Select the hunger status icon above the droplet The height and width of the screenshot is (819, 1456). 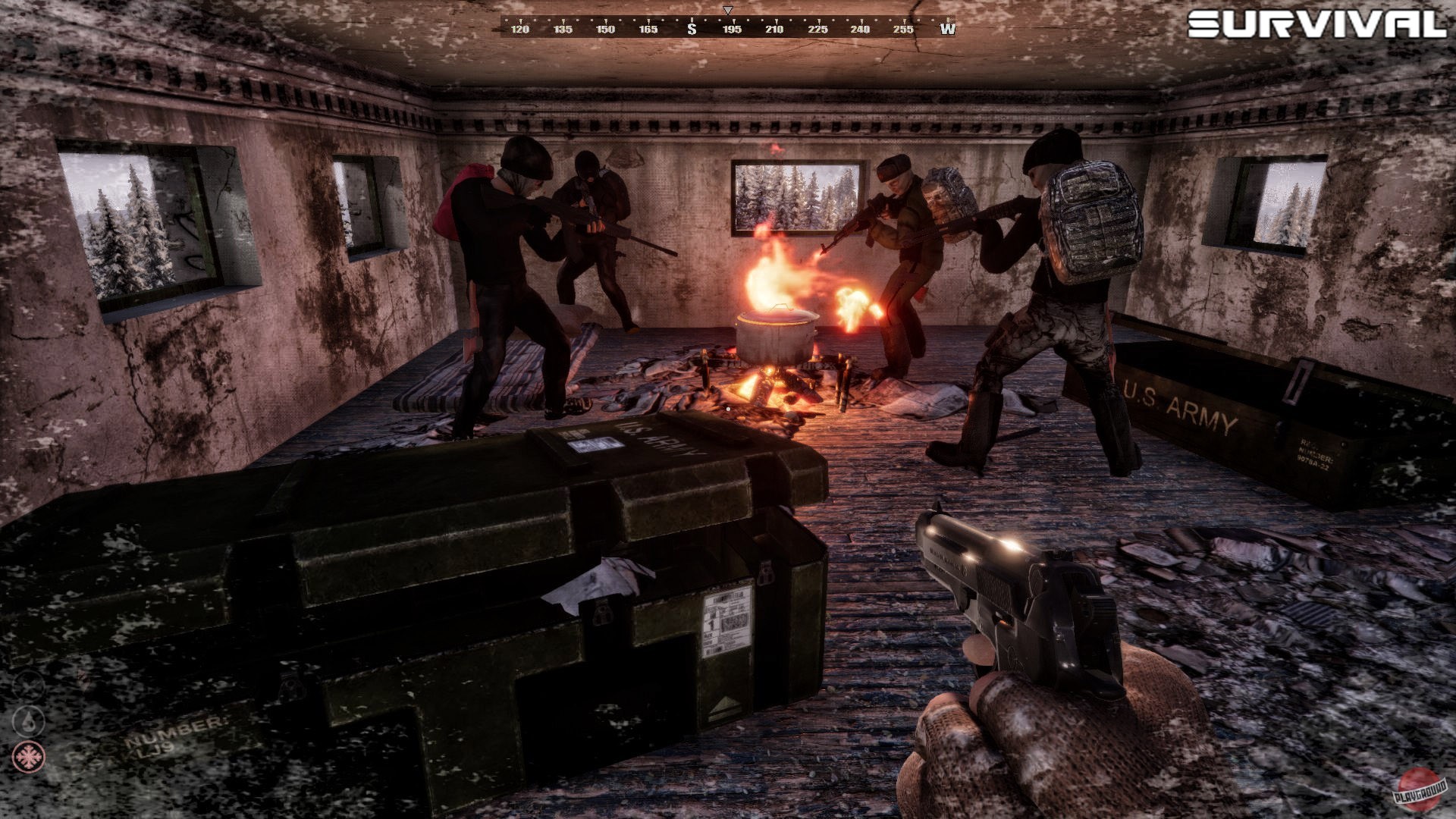(x=29, y=686)
